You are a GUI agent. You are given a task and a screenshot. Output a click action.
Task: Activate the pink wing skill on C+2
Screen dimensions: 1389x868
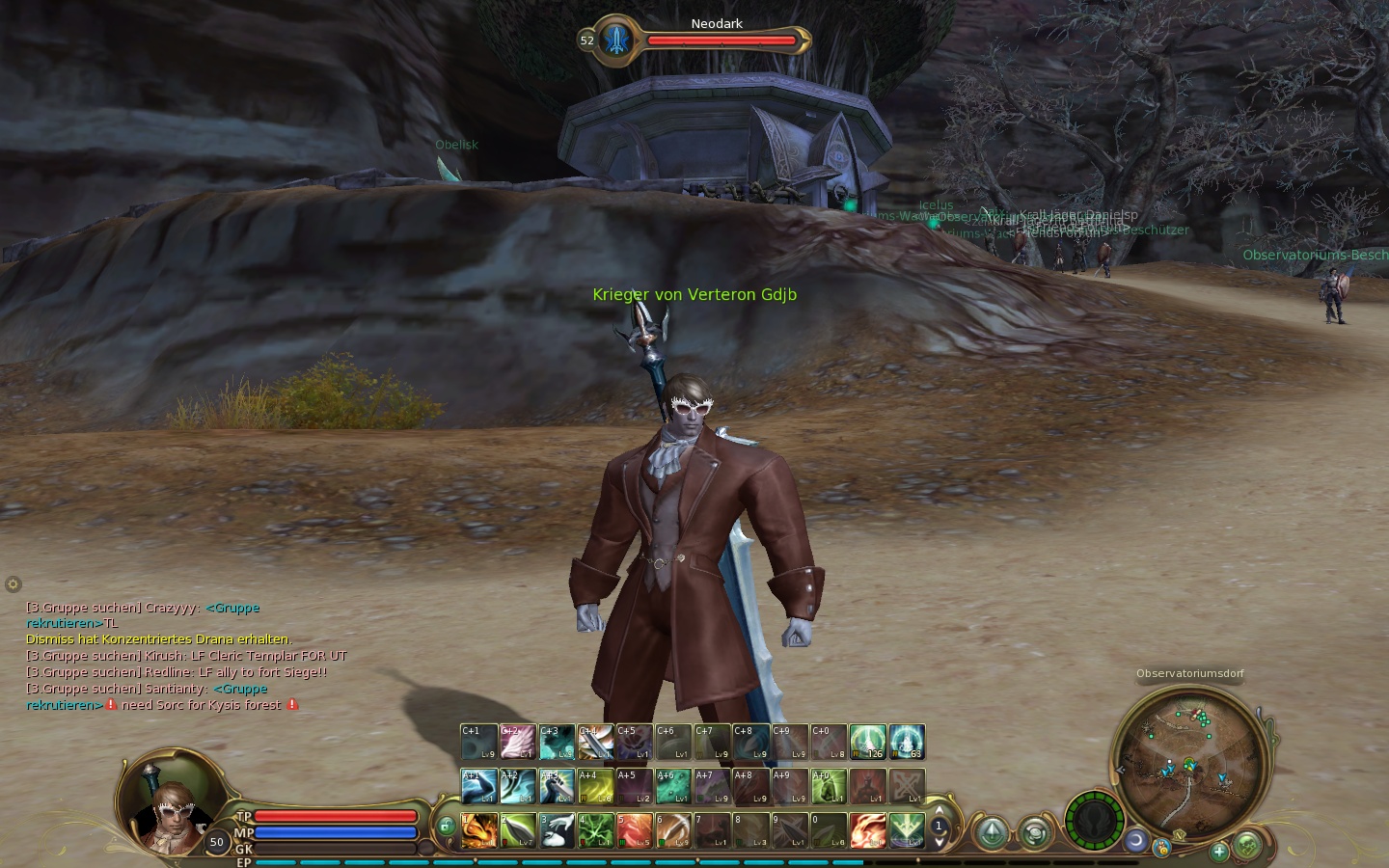pyautogui.click(x=518, y=743)
